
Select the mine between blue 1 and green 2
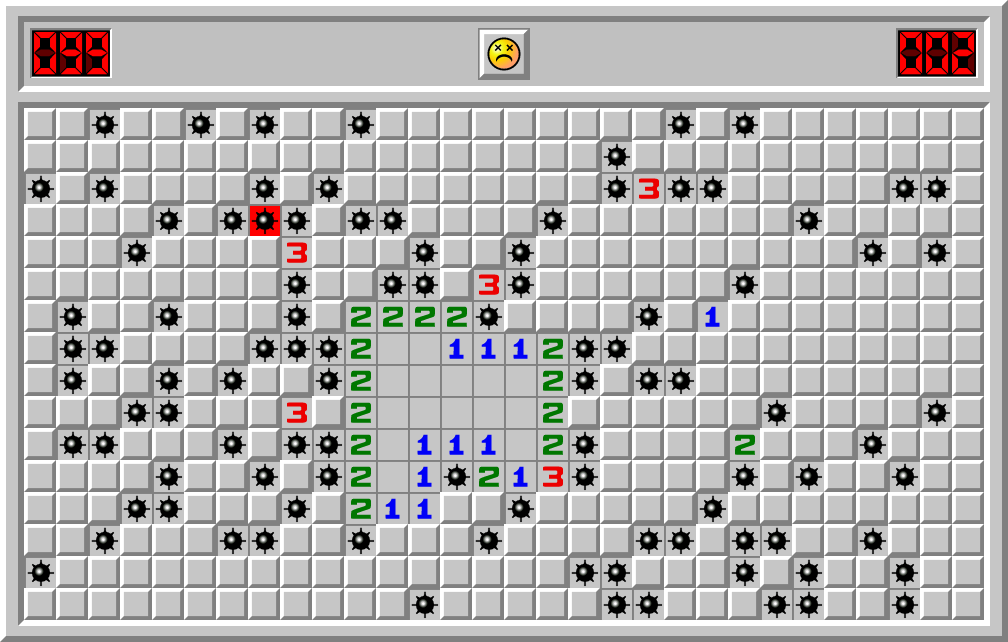coord(456,477)
